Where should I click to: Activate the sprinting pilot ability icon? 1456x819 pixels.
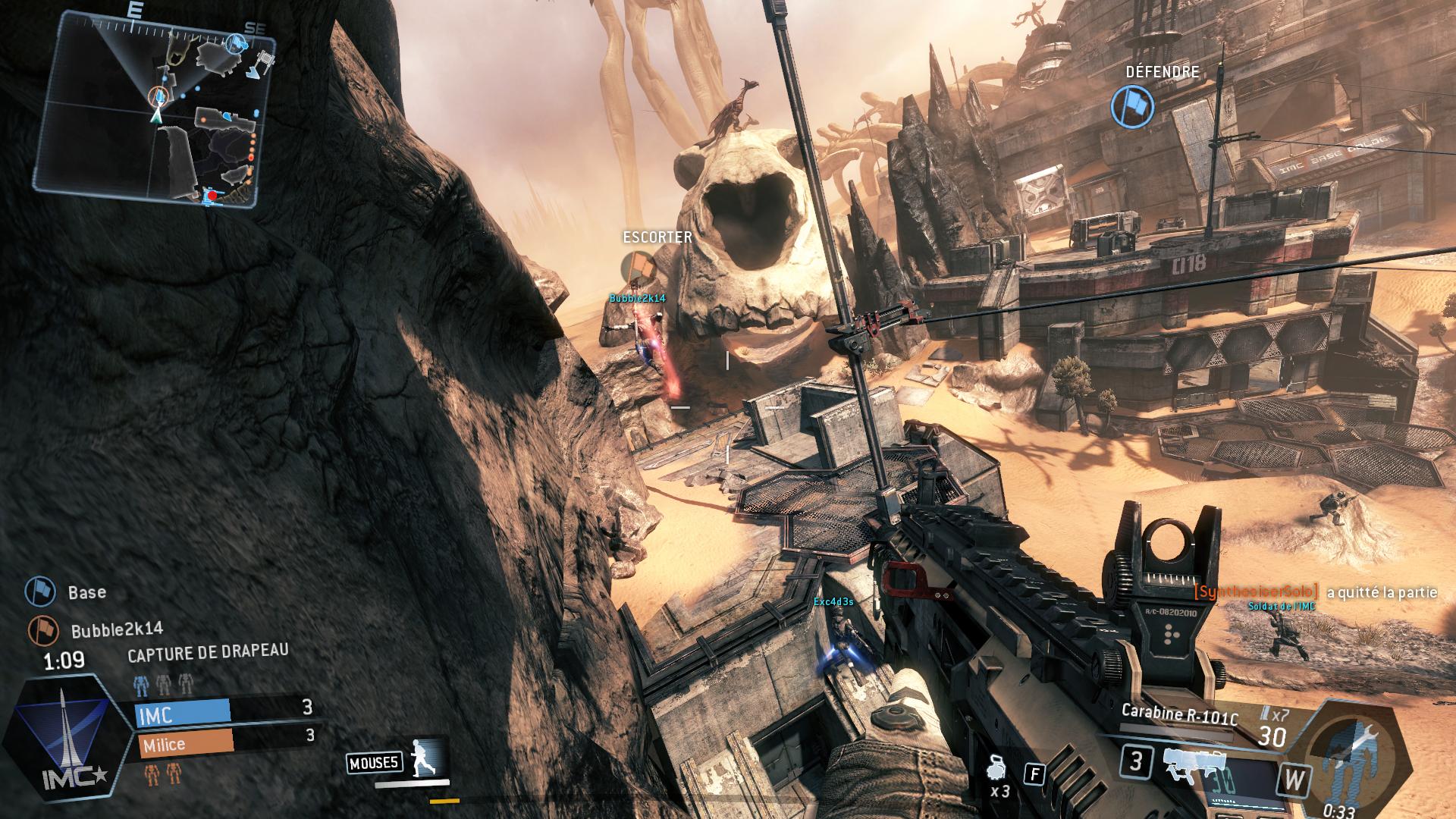[421, 757]
